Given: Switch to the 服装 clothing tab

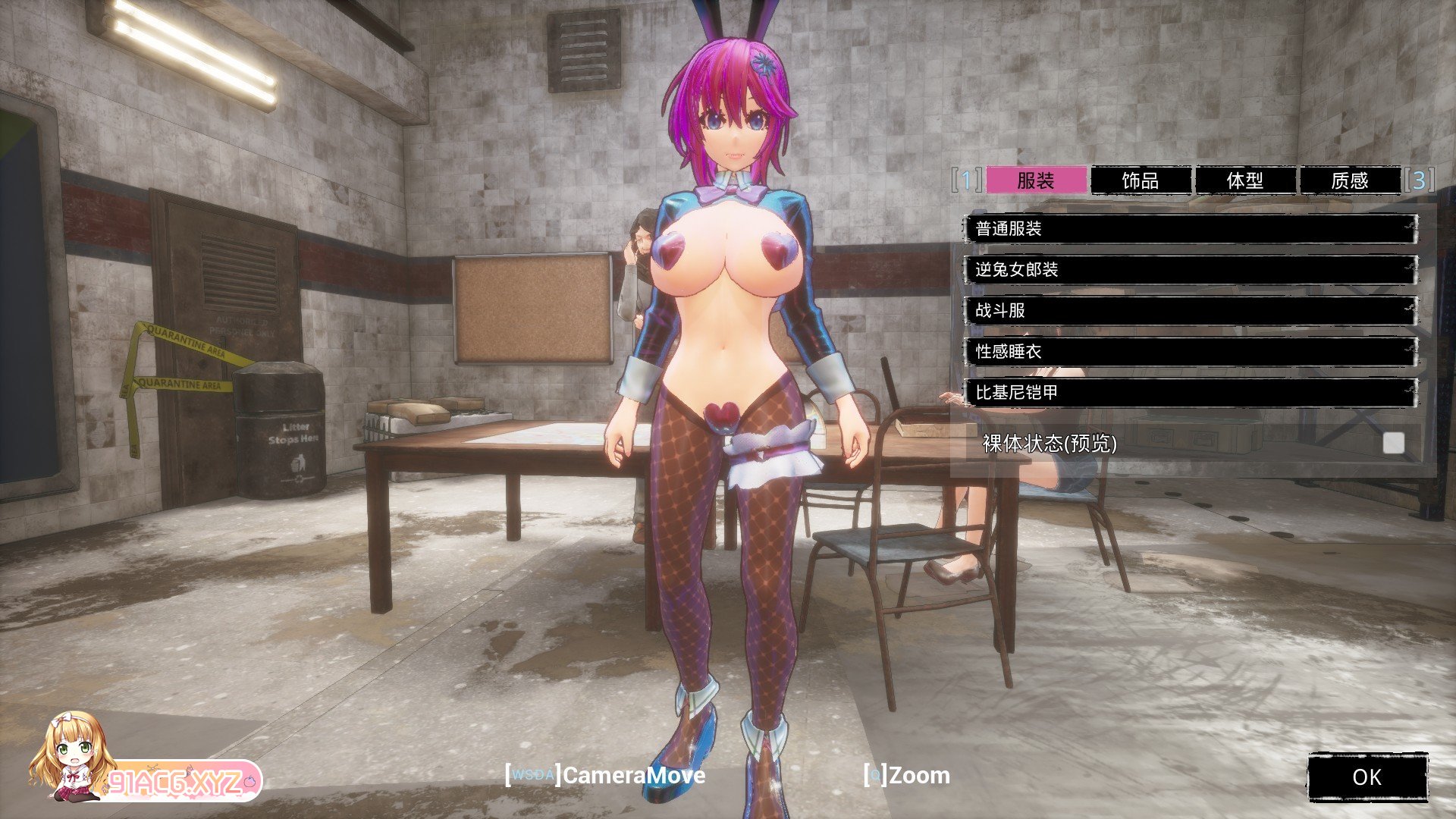Looking at the screenshot, I should coord(1036,180).
